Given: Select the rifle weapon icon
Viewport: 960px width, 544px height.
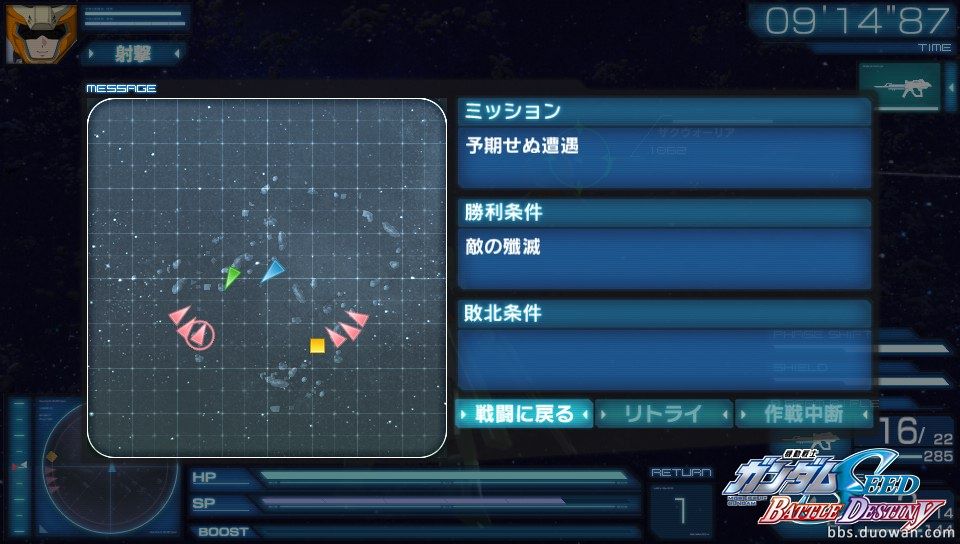Looking at the screenshot, I should (x=900, y=88).
